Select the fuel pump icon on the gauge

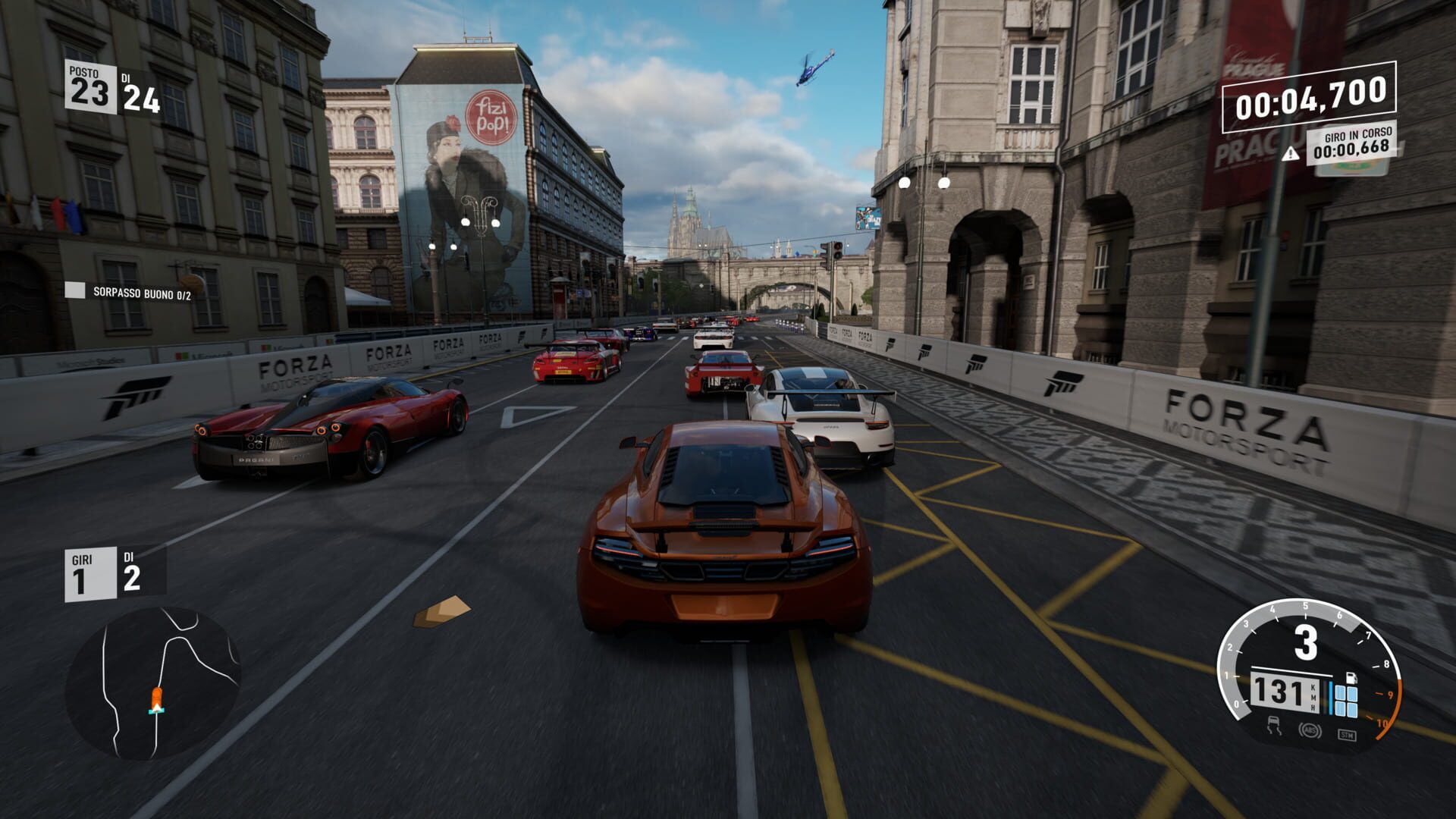[1351, 677]
